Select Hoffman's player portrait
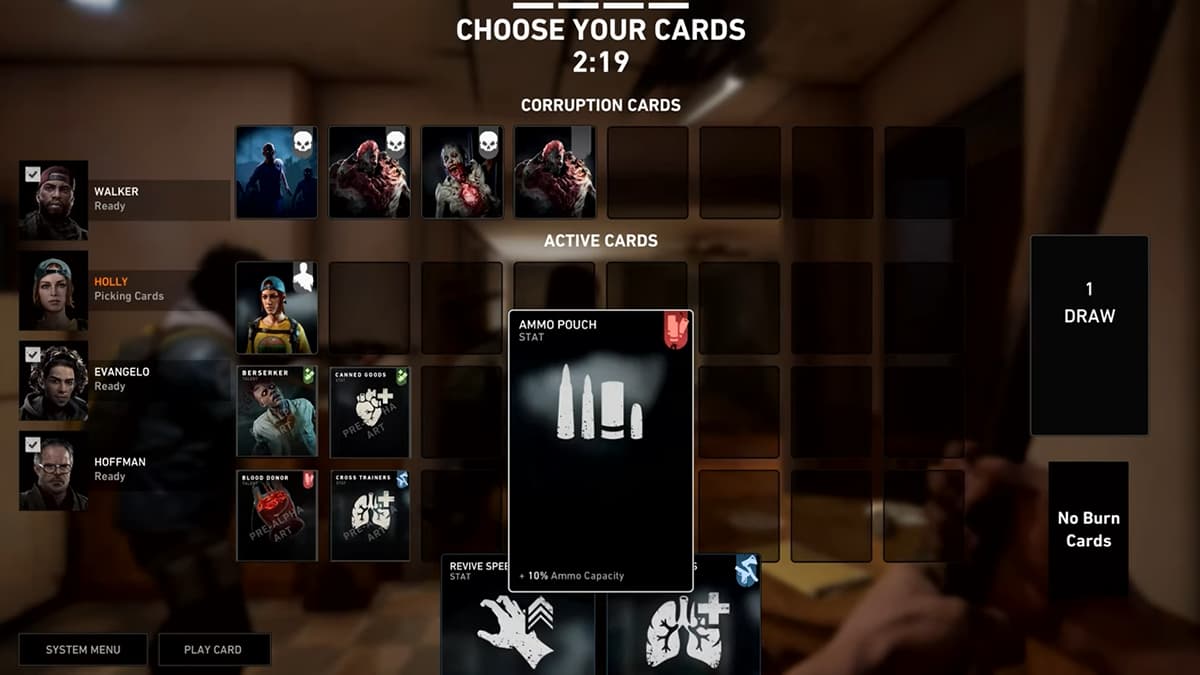 click(x=54, y=471)
